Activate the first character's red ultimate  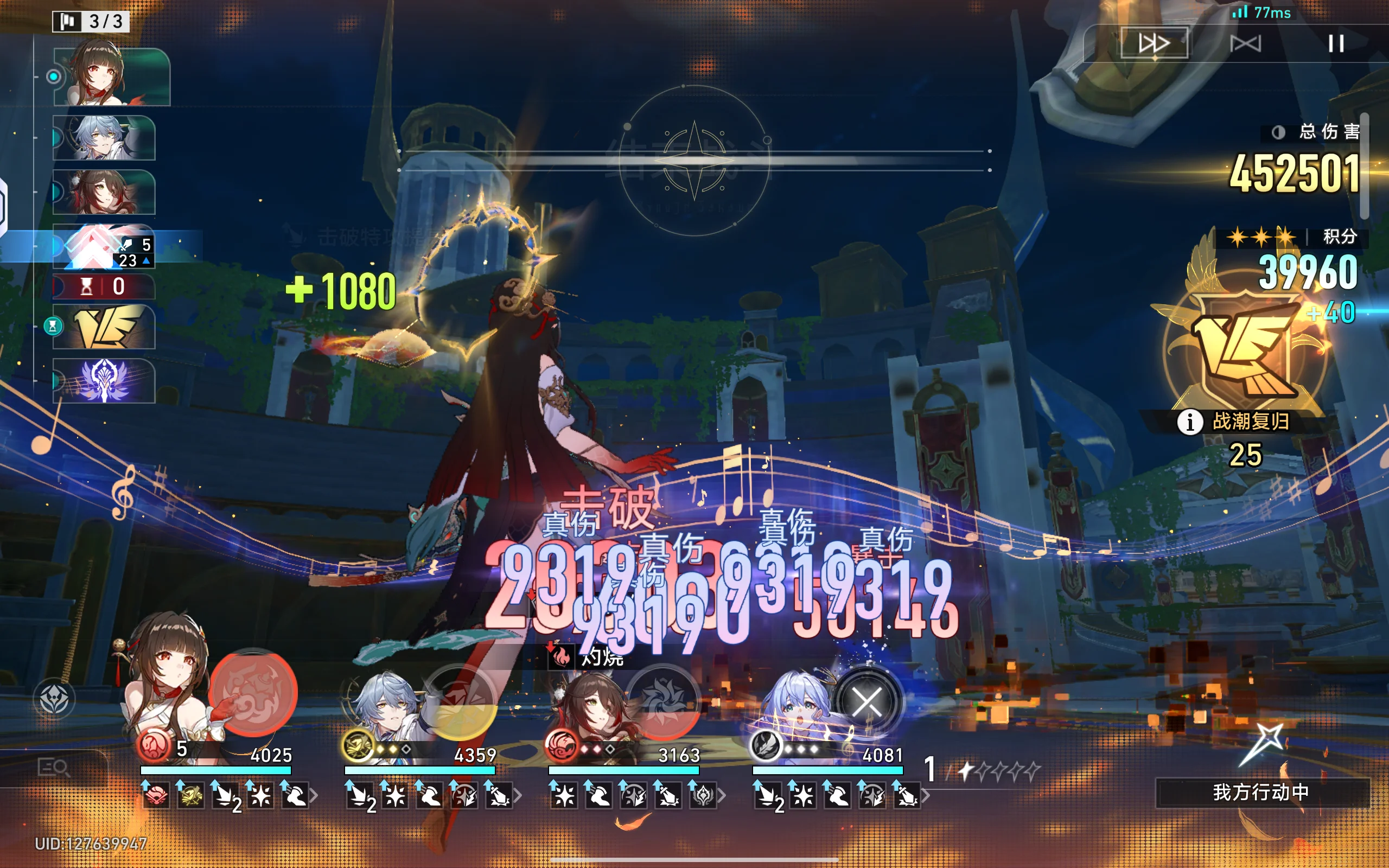coord(252,692)
